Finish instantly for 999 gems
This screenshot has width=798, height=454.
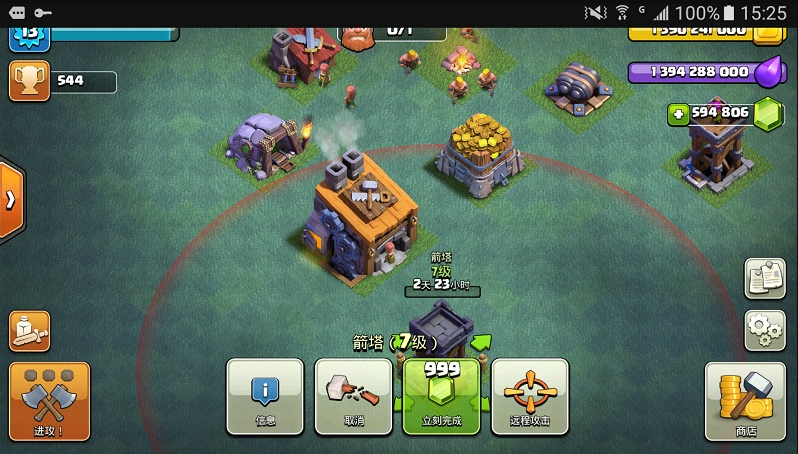(441, 396)
